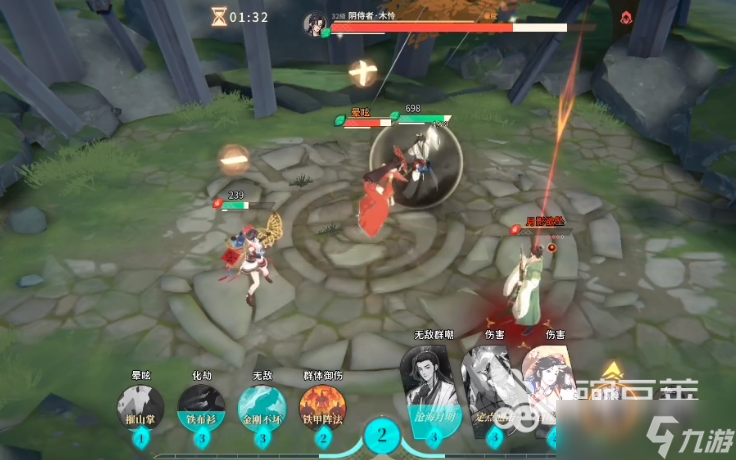
Task: Click the boss portrait beside the health bar
Action: (x=316, y=21)
